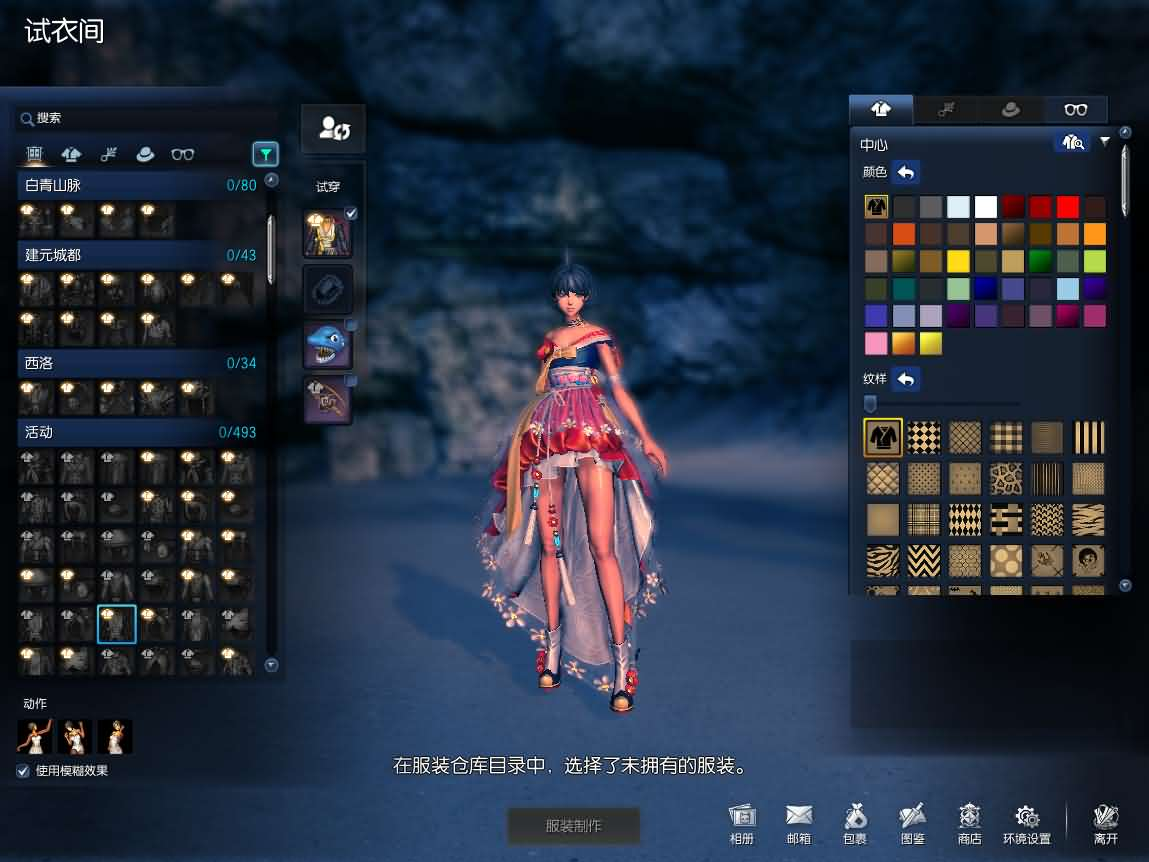Pick the bright red color swatch
The height and width of the screenshot is (862, 1149).
point(1068,207)
